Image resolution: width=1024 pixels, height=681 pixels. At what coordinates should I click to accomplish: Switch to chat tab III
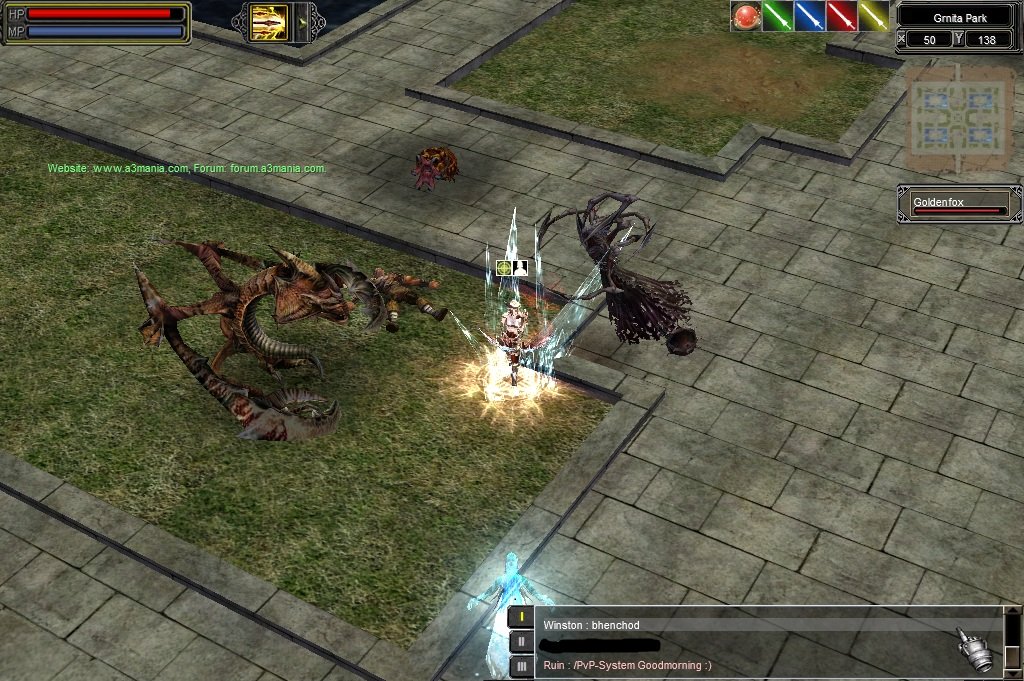(521, 666)
